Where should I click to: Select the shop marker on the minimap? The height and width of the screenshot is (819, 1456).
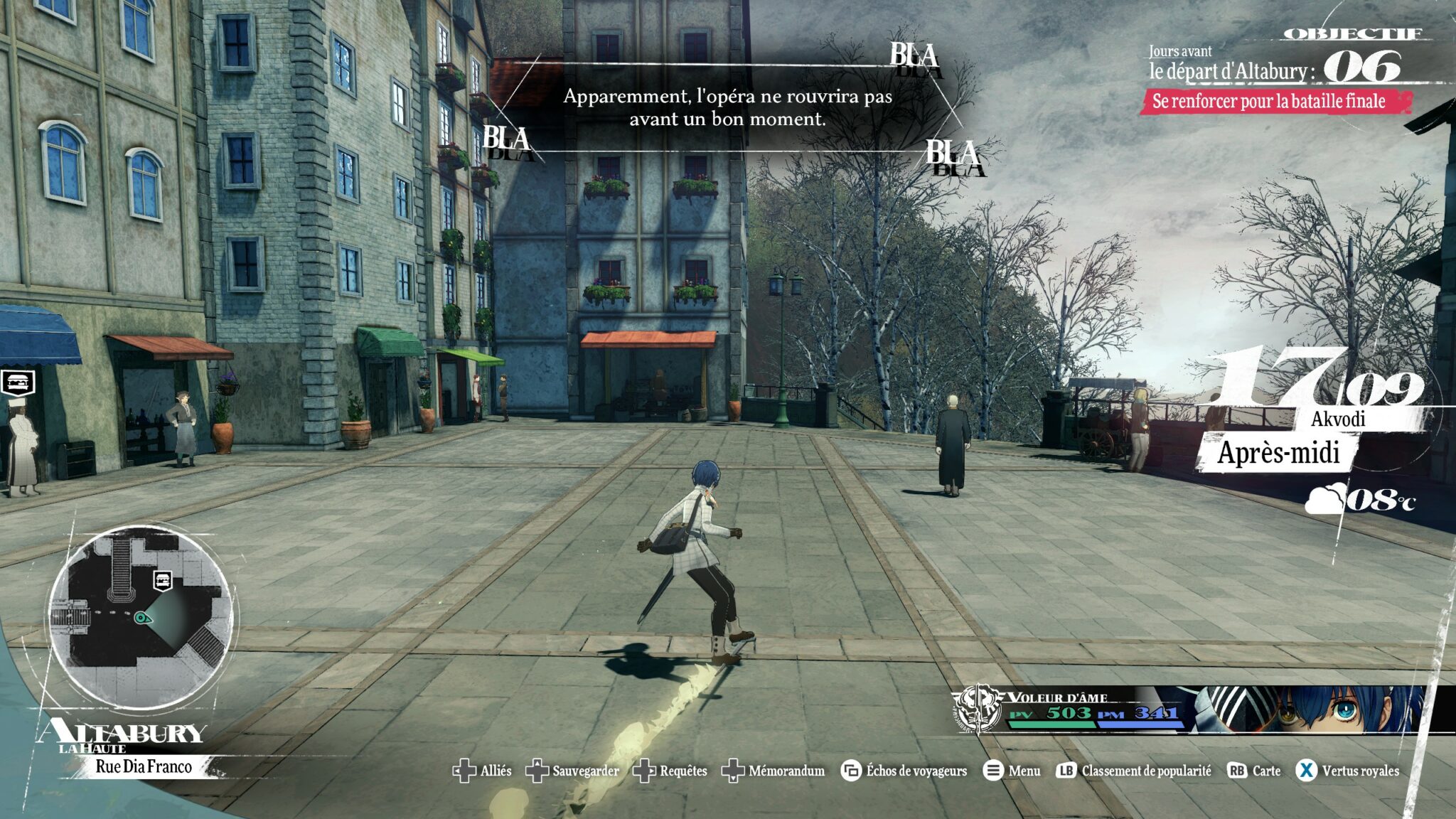tap(163, 580)
